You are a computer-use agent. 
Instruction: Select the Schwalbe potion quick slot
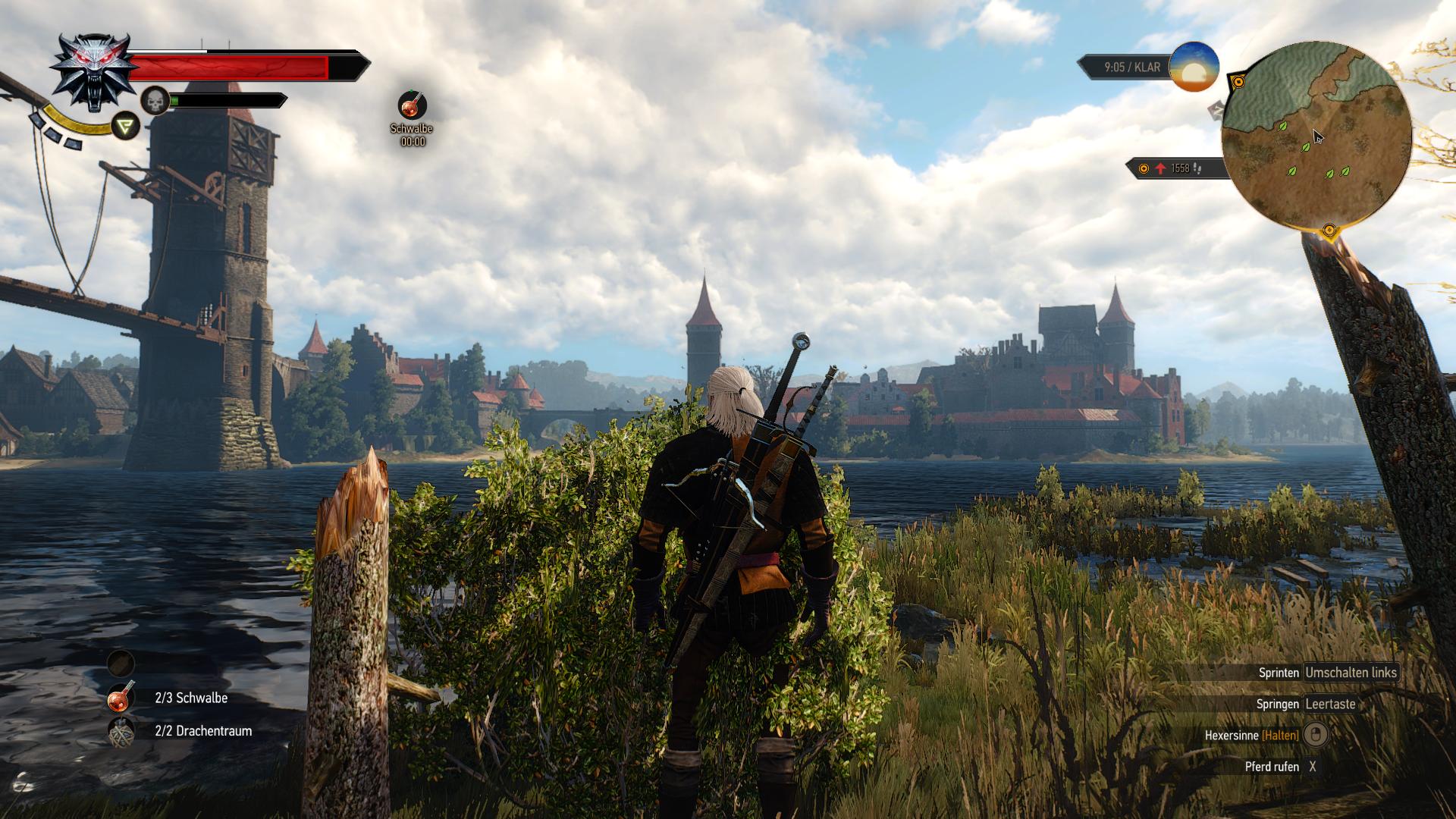(121, 698)
